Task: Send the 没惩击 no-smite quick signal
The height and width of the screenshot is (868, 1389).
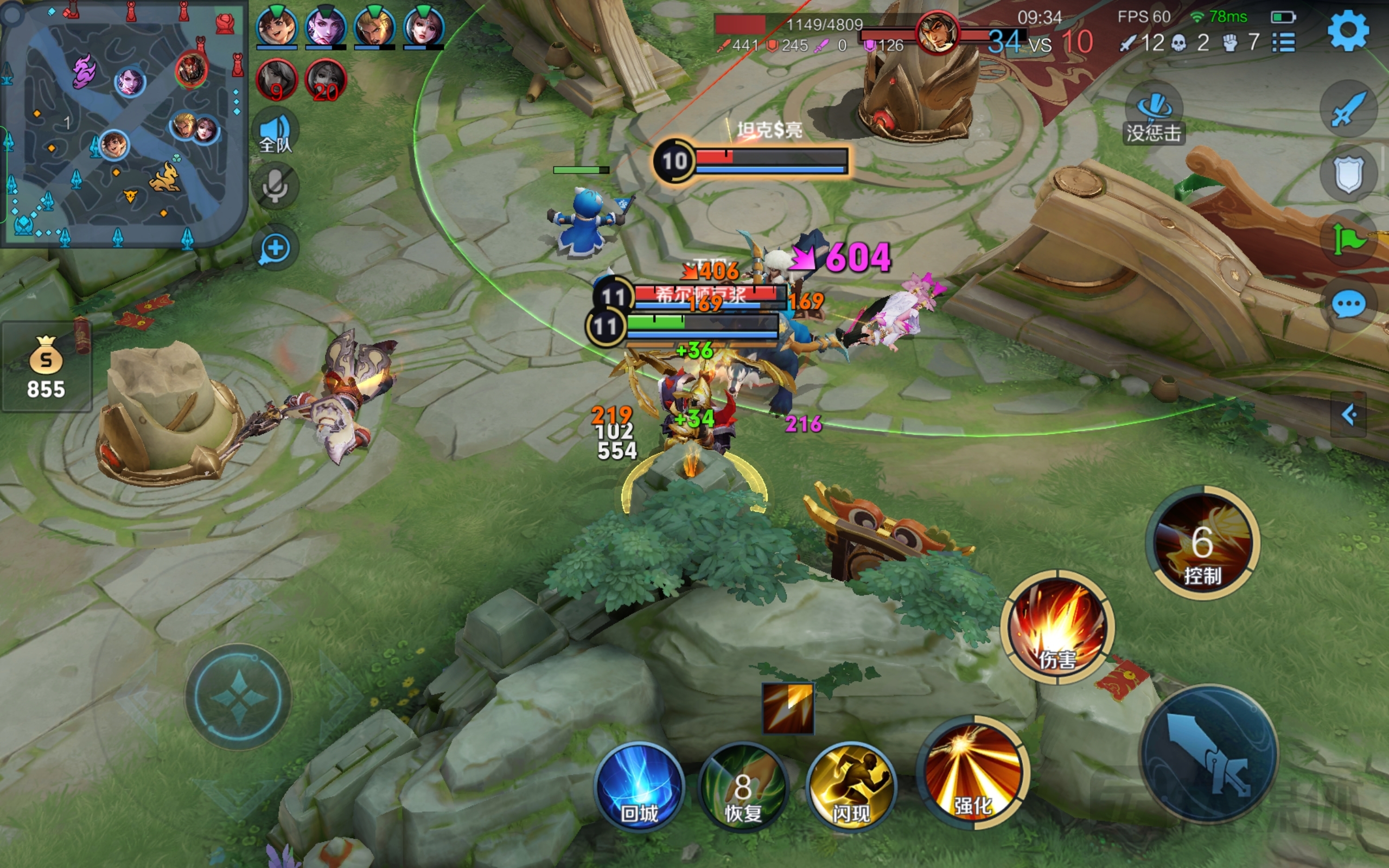Action: point(1154,114)
